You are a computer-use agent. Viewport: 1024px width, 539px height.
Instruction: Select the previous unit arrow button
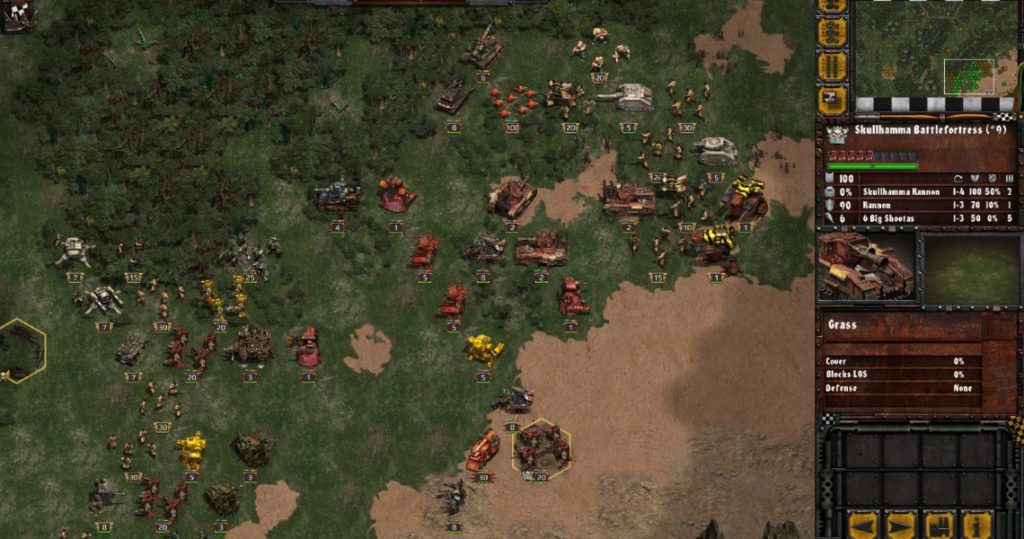point(862,524)
